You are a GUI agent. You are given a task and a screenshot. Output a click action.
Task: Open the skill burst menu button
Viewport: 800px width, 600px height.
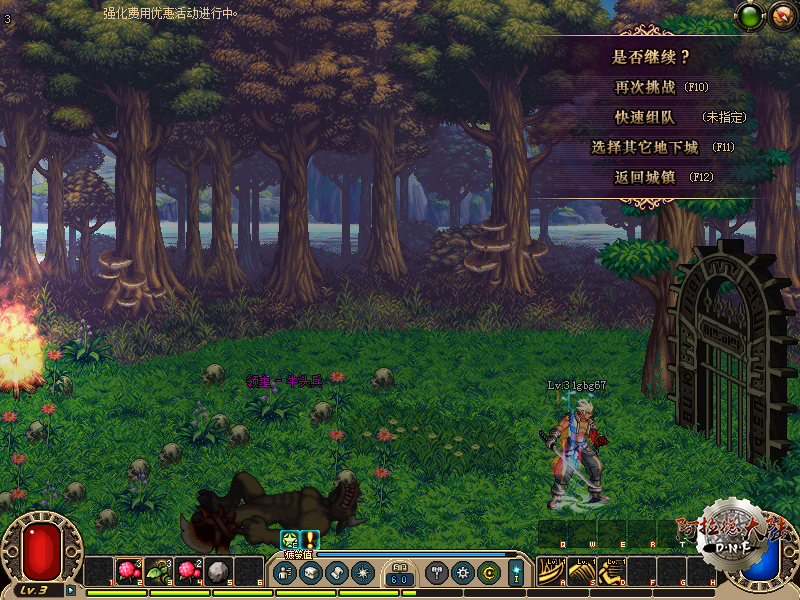(x=362, y=573)
